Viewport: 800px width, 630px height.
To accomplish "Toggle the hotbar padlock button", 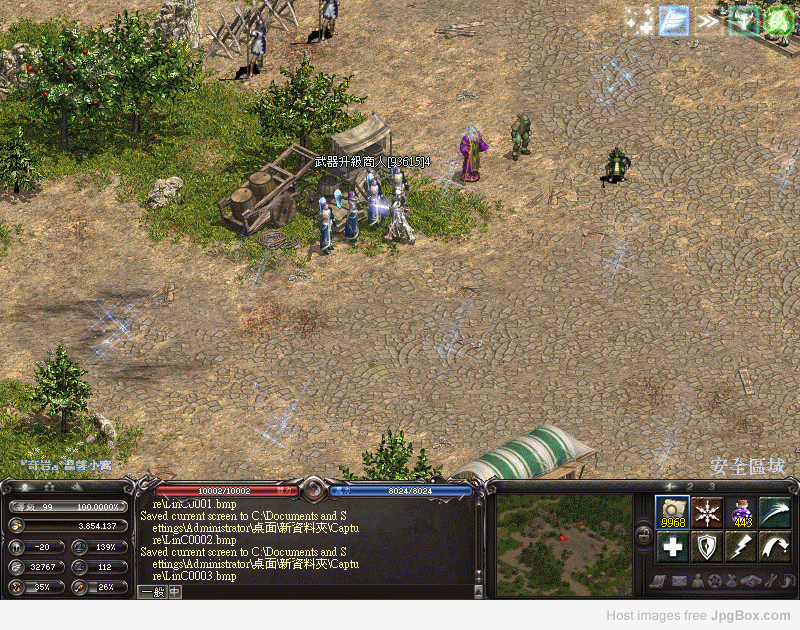I will pos(643,538).
